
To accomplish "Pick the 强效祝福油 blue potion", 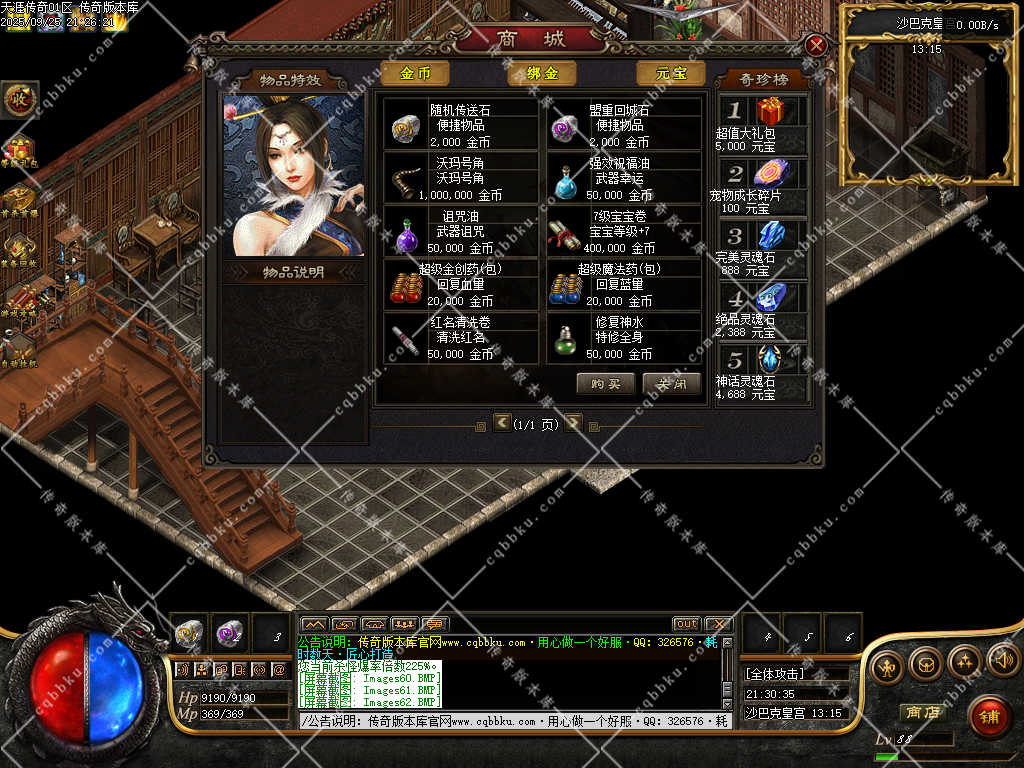I will (568, 181).
